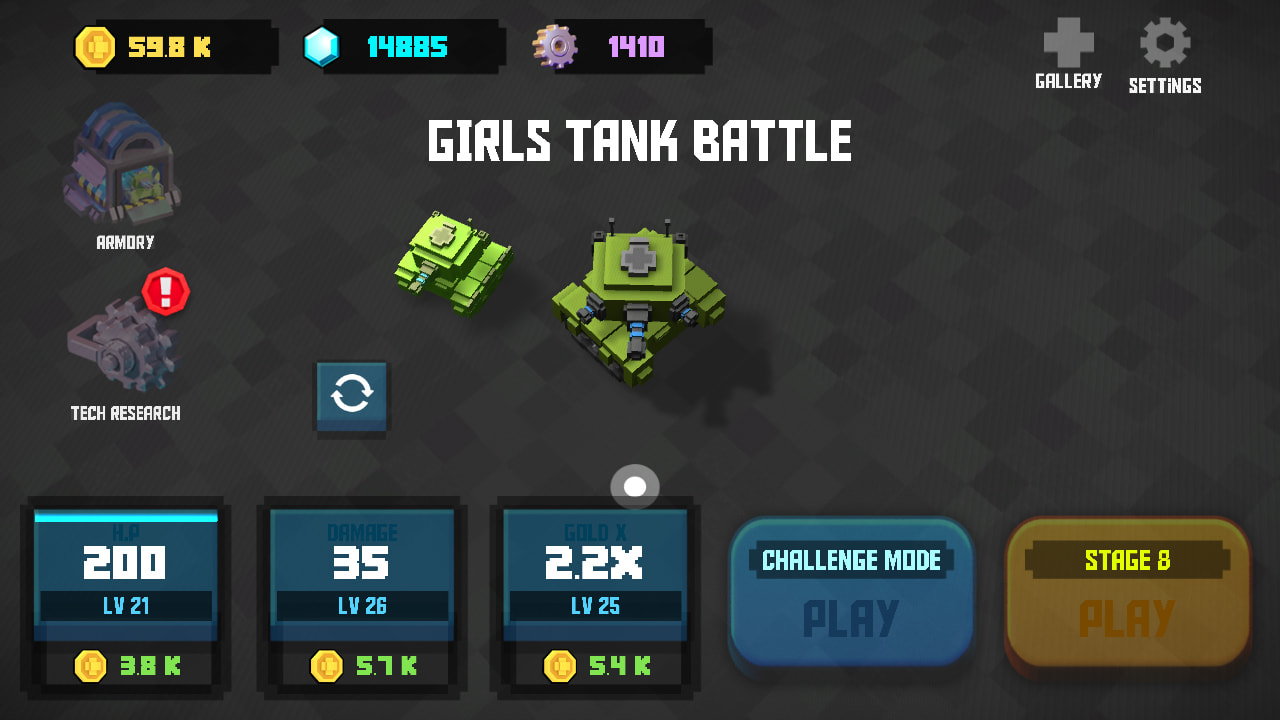The height and width of the screenshot is (720, 1280).
Task: Open the Armory menu
Action: click(x=120, y=170)
